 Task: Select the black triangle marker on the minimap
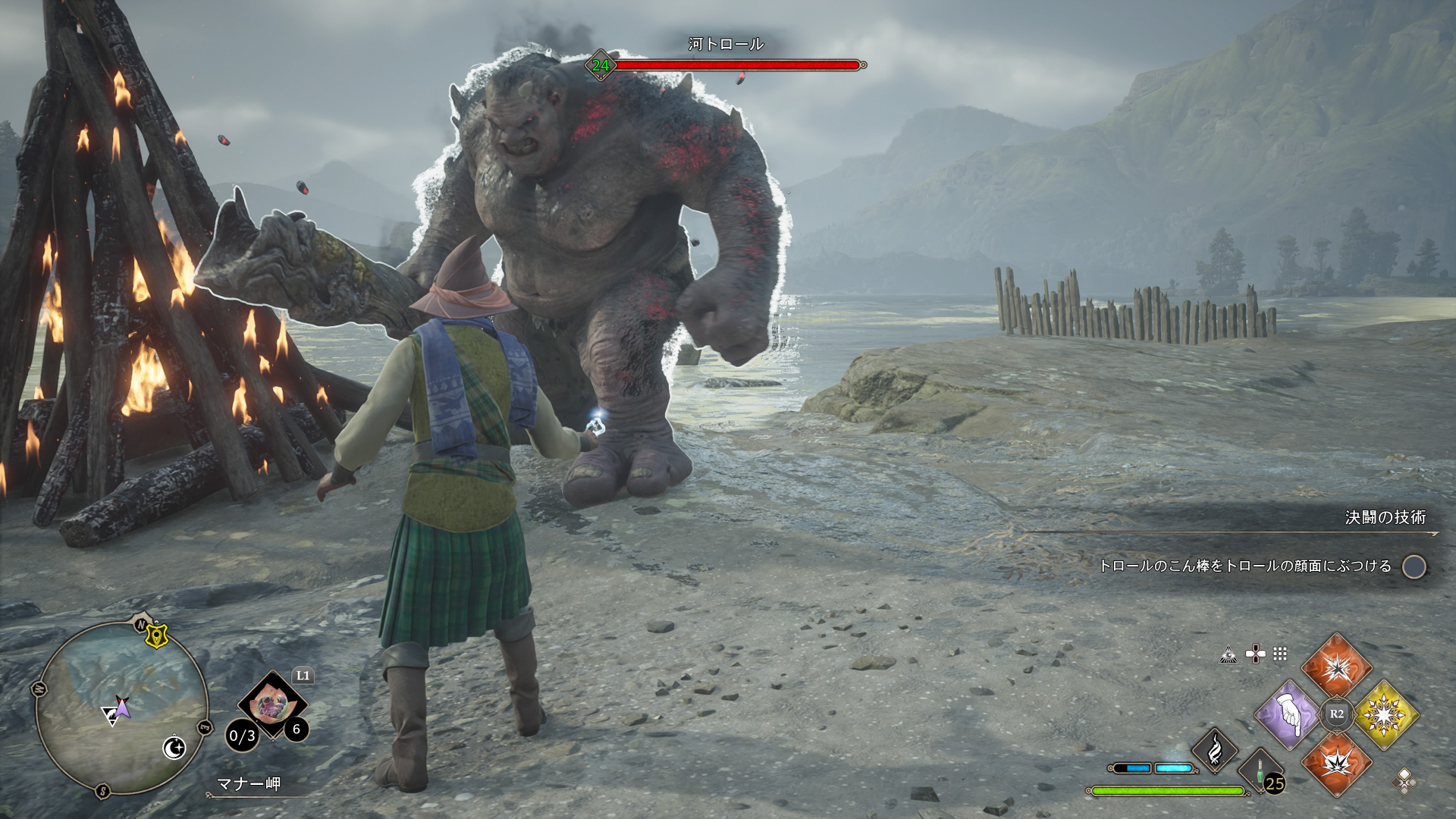tap(111, 717)
